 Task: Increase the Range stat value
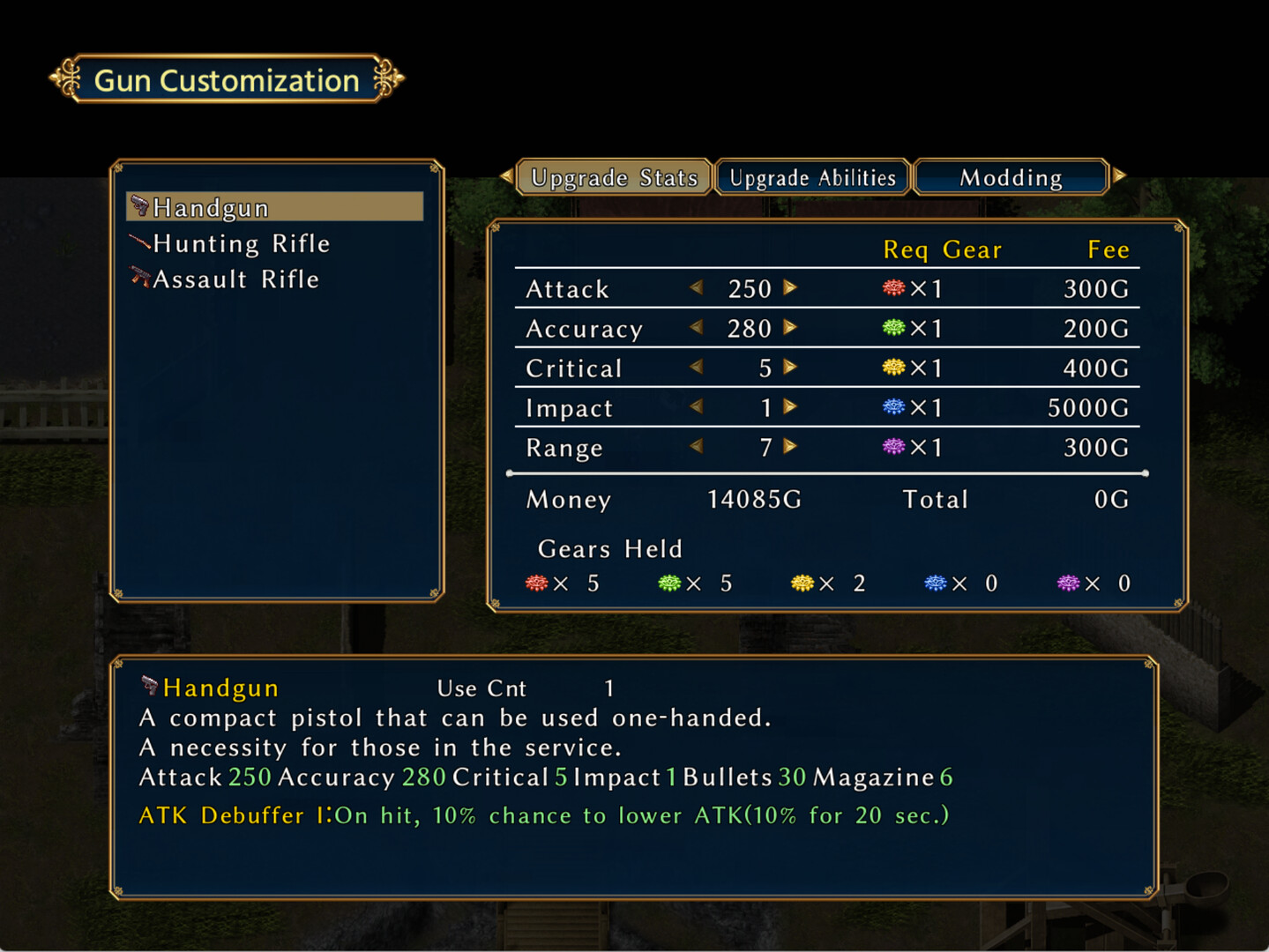click(x=791, y=447)
